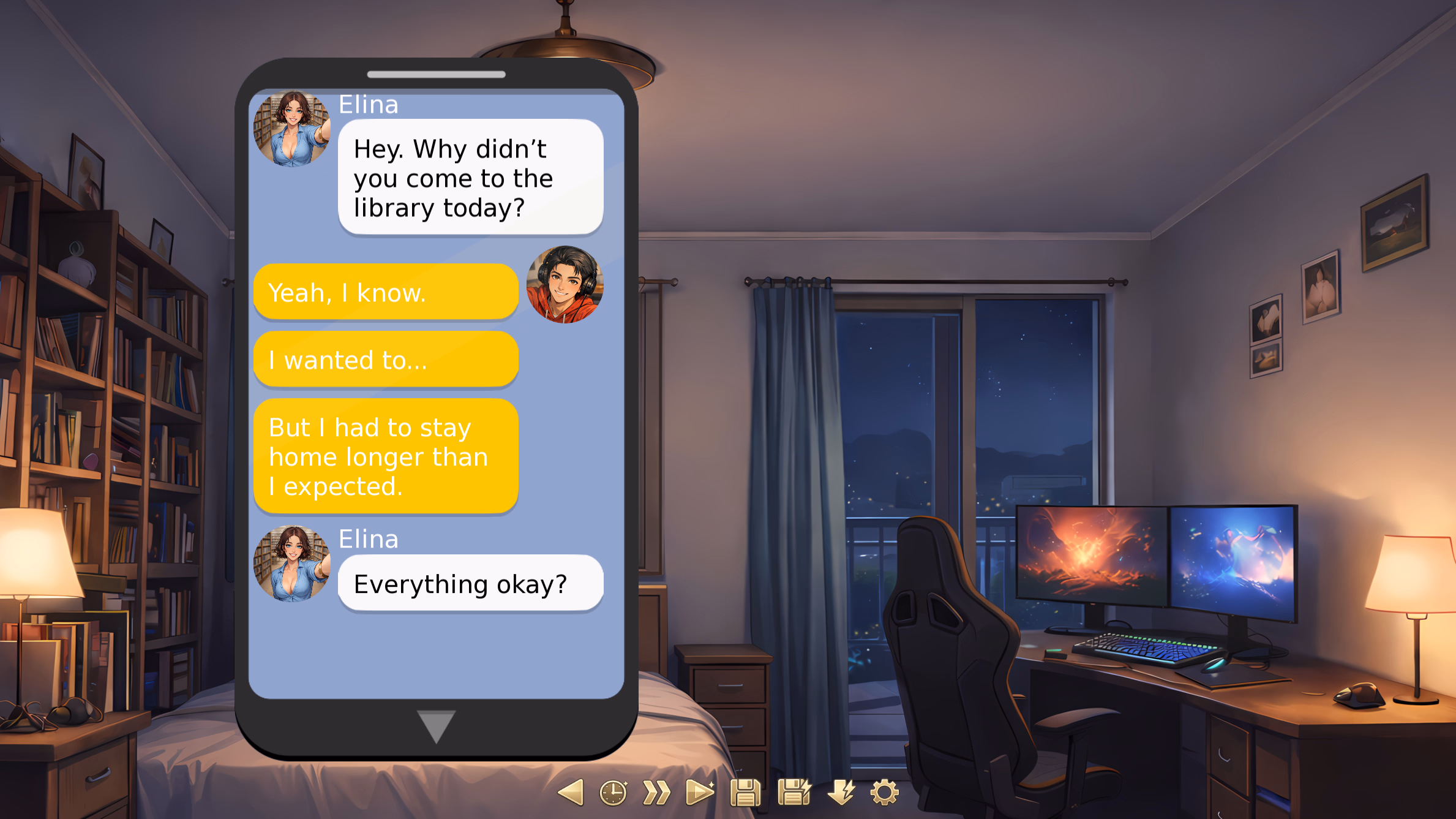The image size is (1456, 819).
Task: Quick save with the lightning floppy icon
Action: click(x=794, y=792)
